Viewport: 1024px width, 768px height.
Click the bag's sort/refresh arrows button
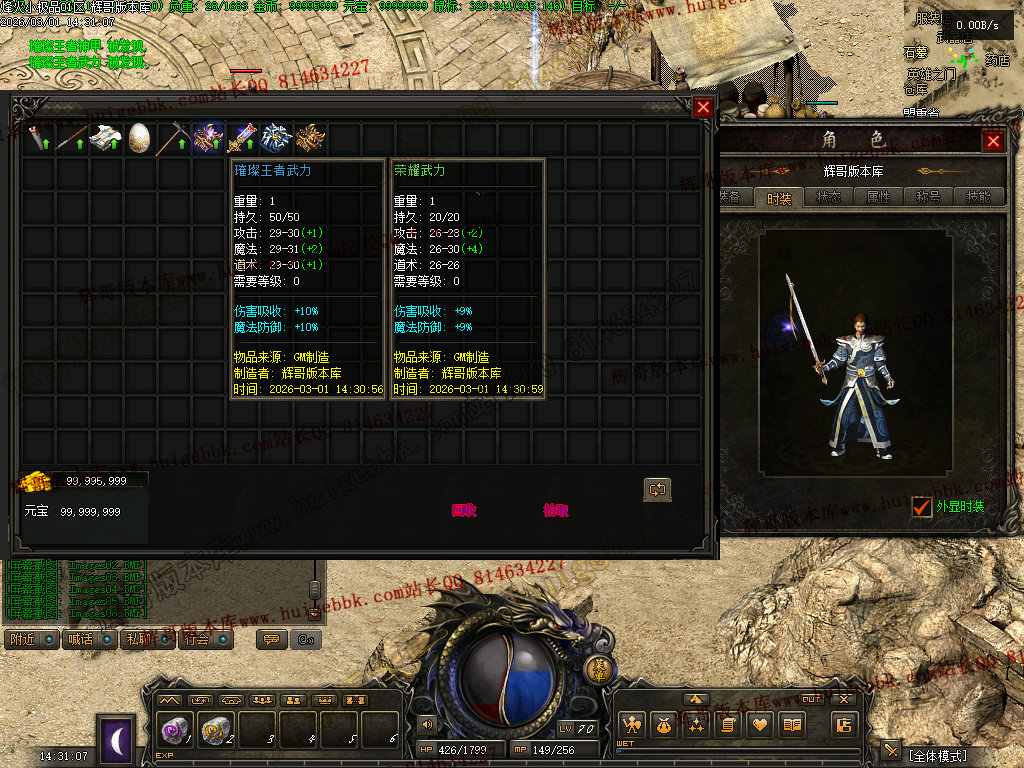pyautogui.click(x=657, y=489)
